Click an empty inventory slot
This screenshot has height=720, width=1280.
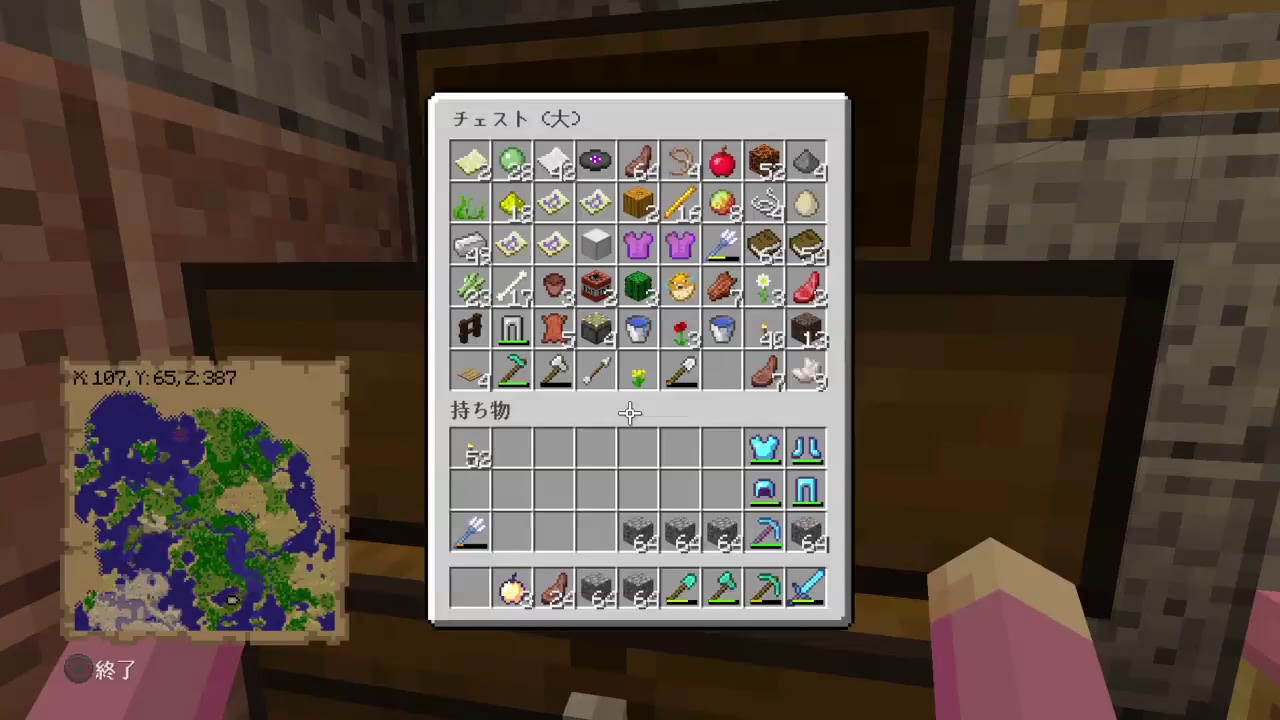point(555,449)
